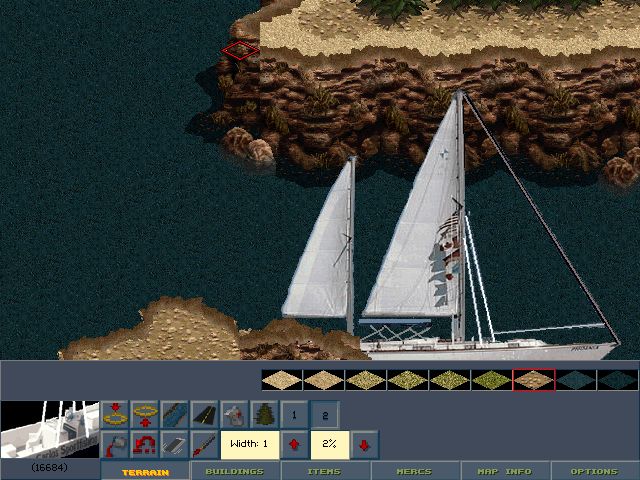Pick the rocks debris tool
The height and width of the screenshot is (480, 640).
(x=234, y=413)
